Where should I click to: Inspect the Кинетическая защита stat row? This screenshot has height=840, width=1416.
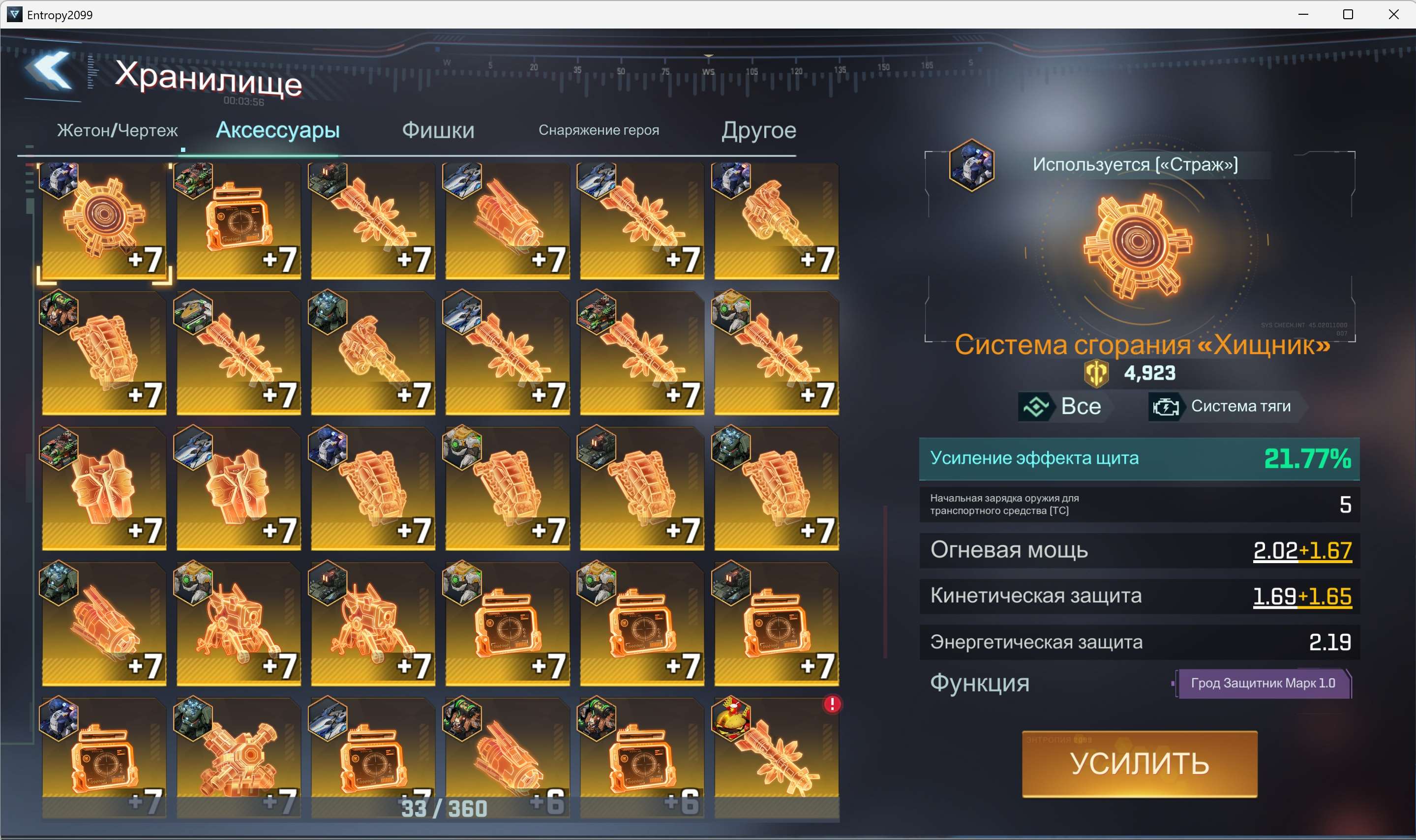pyautogui.click(x=1139, y=596)
